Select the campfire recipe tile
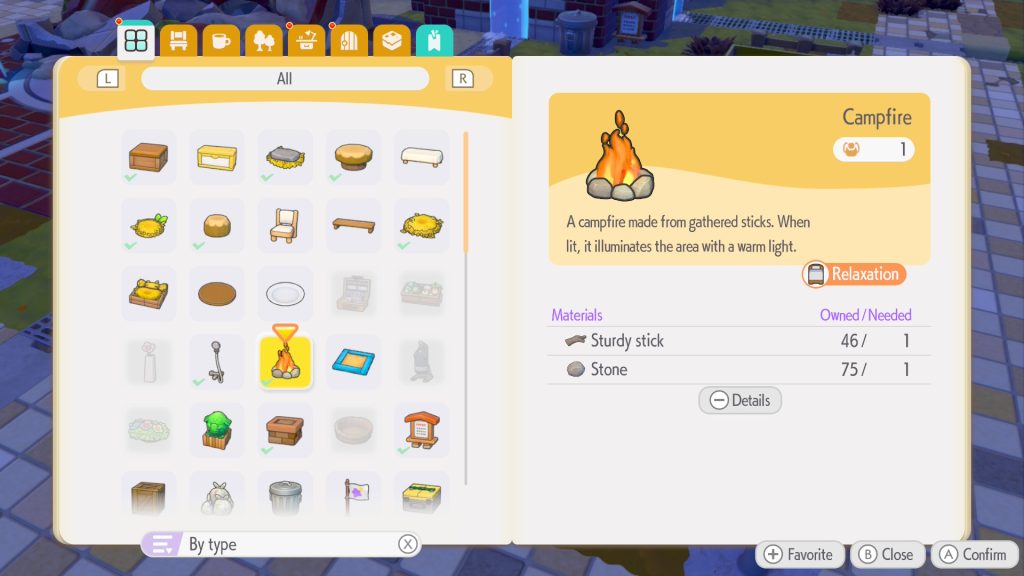This screenshot has width=1024, height=576. pyautogui.click(x=285, y=361)
